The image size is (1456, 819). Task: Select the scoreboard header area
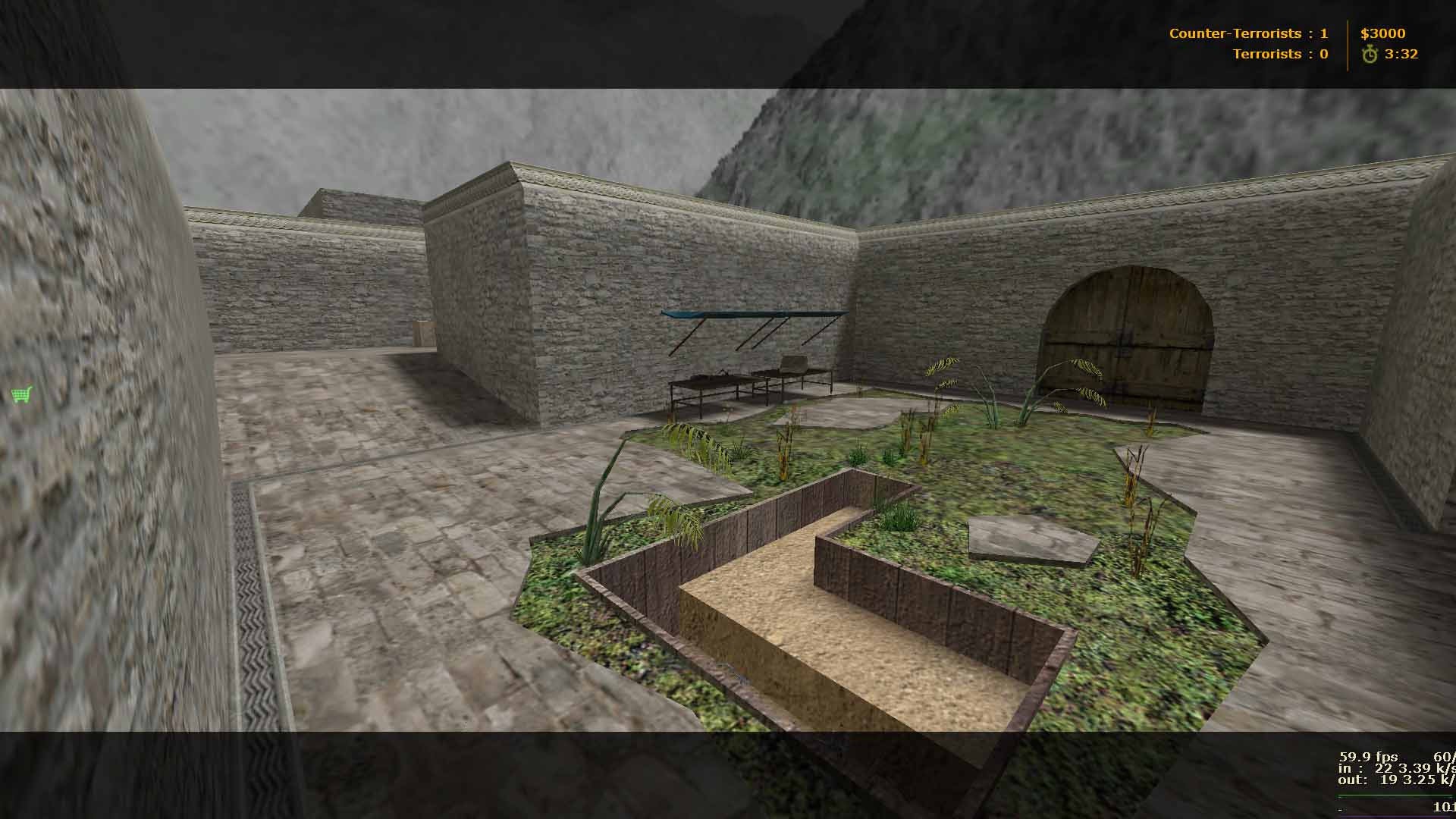tap(1289, 43)
